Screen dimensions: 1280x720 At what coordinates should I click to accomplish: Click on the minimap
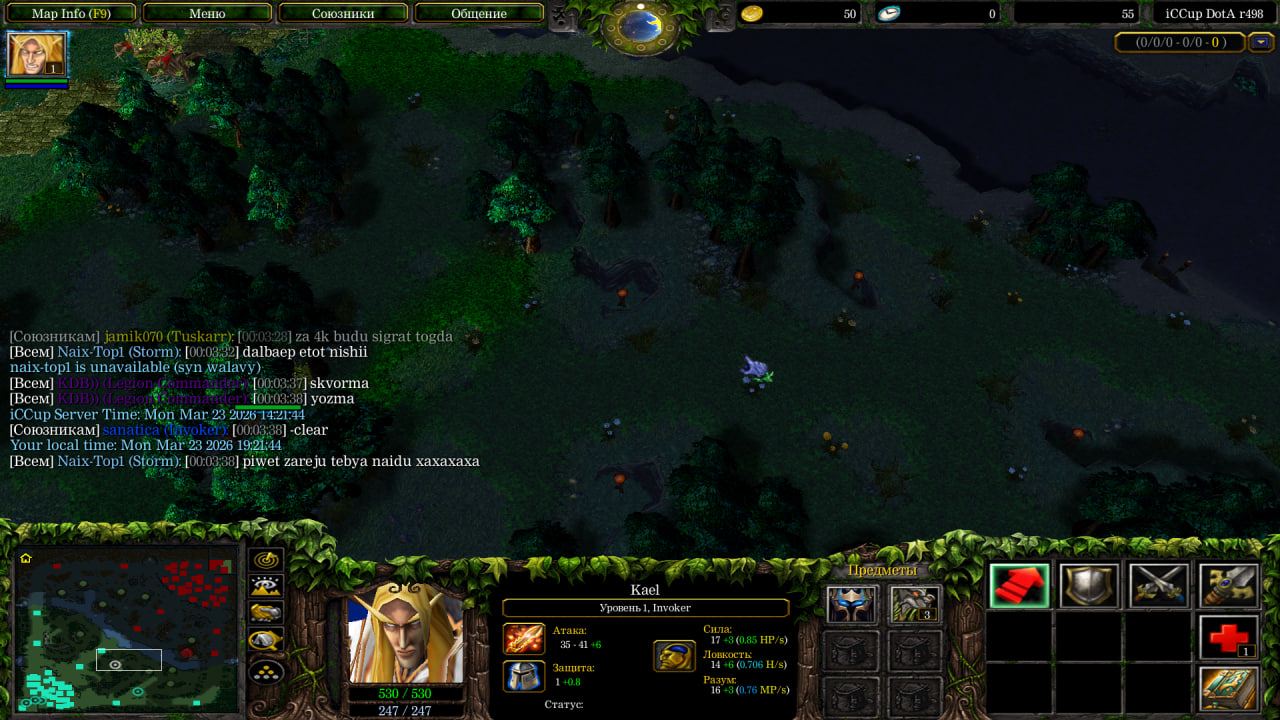tap(127, 630)
